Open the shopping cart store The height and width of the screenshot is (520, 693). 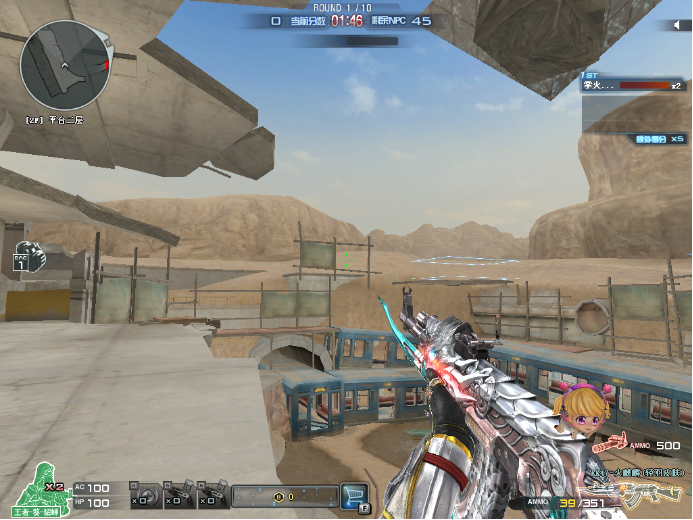[x=353, y=494]
